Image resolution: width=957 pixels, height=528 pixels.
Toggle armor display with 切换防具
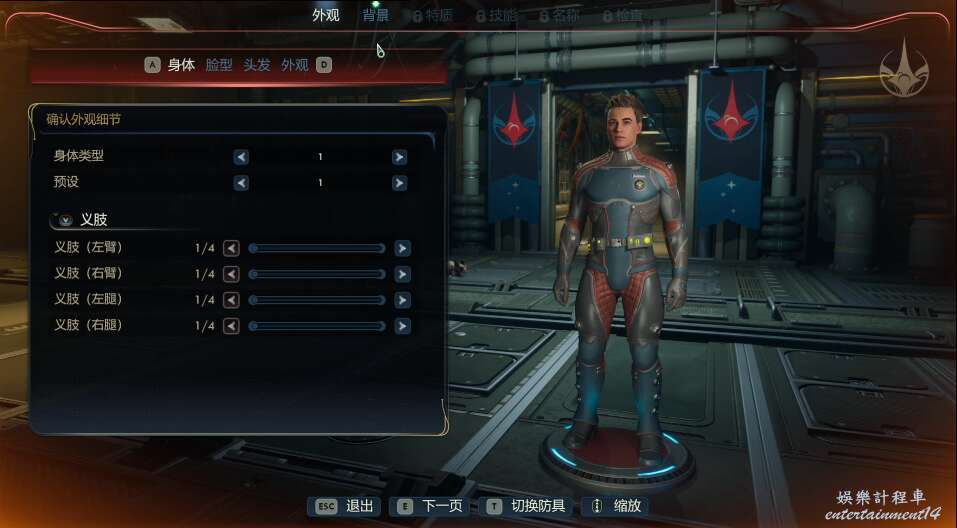pyautogui.click(x=526, y=506)
